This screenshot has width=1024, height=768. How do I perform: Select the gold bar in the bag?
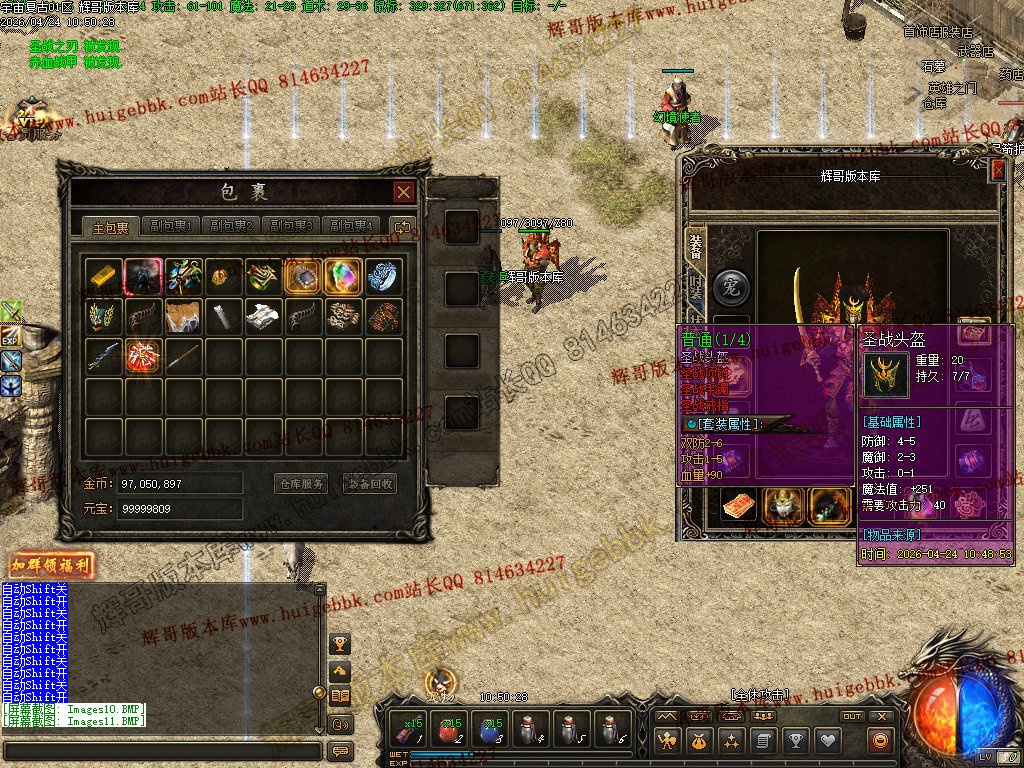click(104, 276)
